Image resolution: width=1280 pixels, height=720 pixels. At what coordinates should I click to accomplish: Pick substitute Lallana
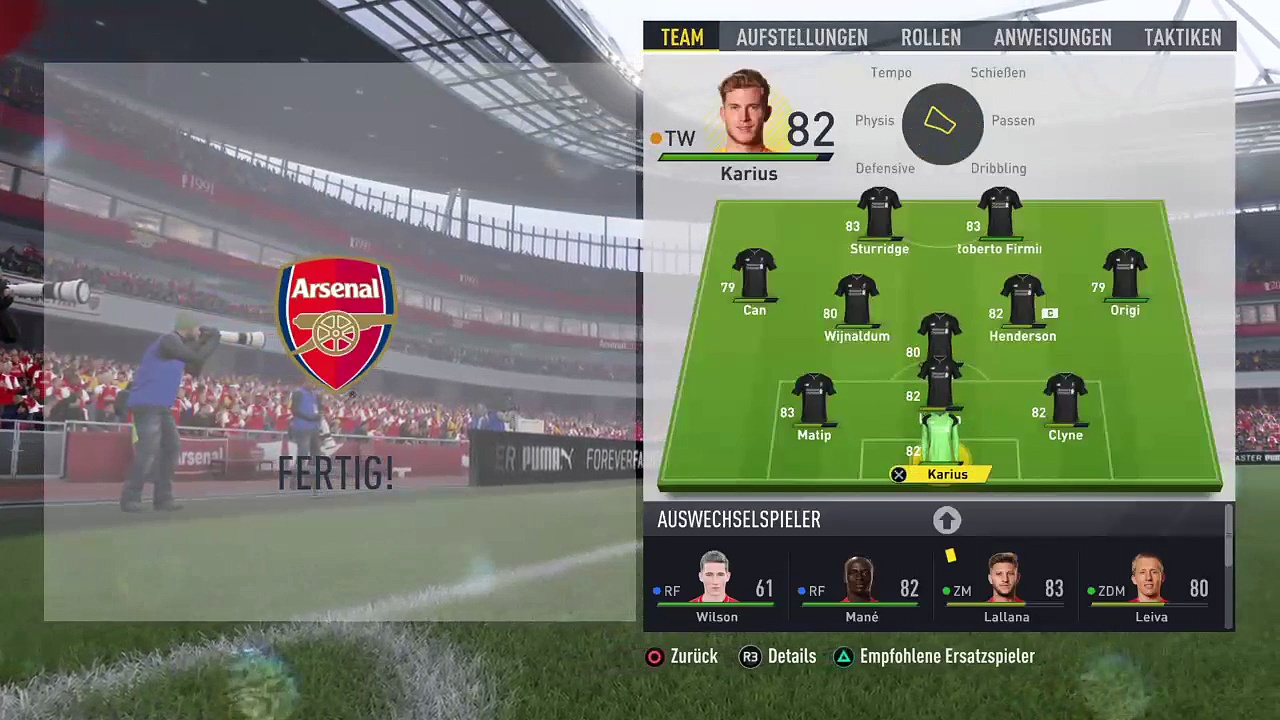[x=1006, y=589]
